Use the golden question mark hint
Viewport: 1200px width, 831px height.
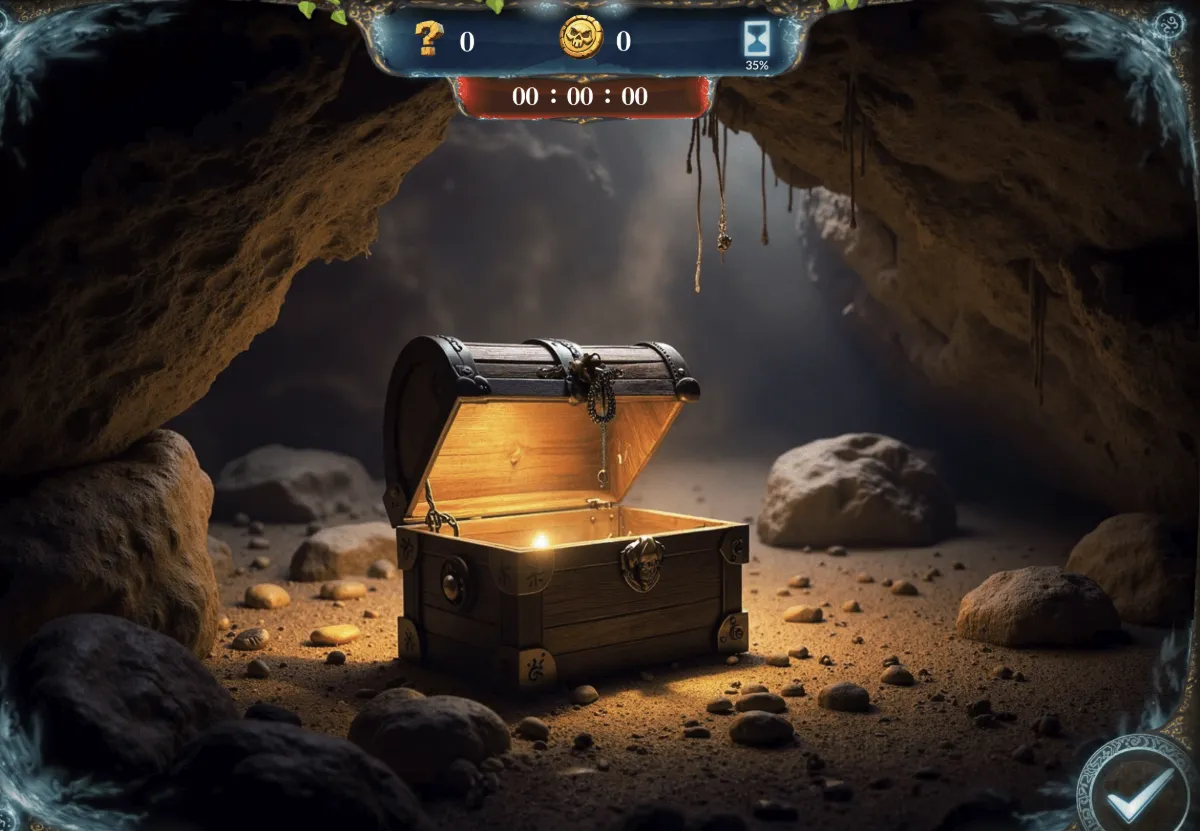point(429,39)
